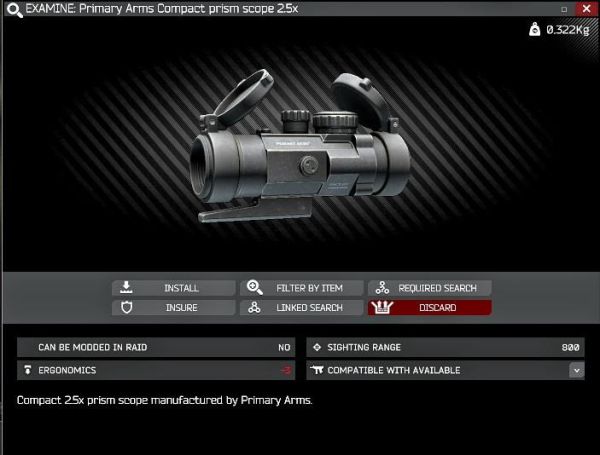600x455 pixels.
Task: Discard the prism scope
Action: tap(430, 308)
